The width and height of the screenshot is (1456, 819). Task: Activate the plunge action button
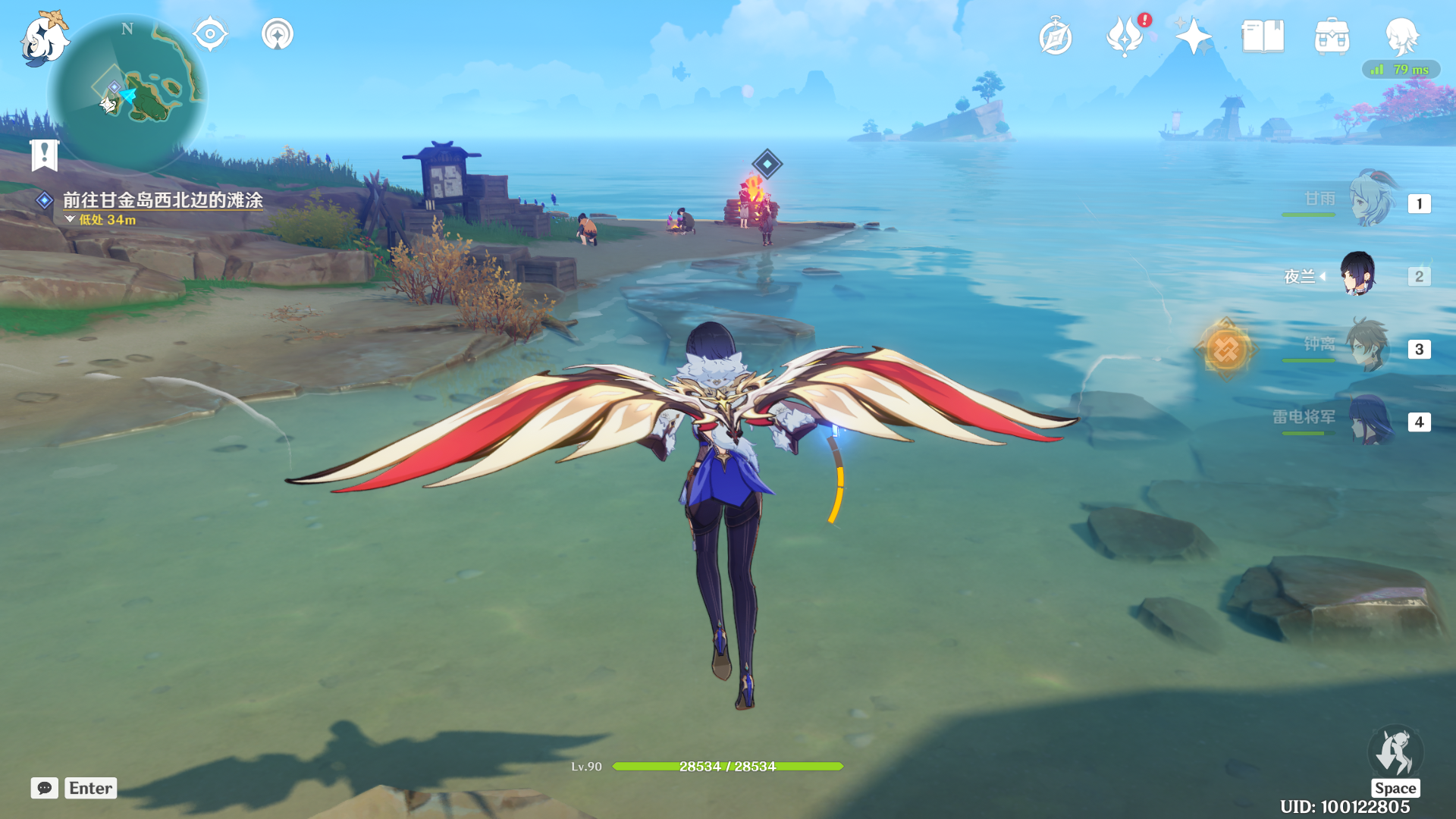[1395, 752]
